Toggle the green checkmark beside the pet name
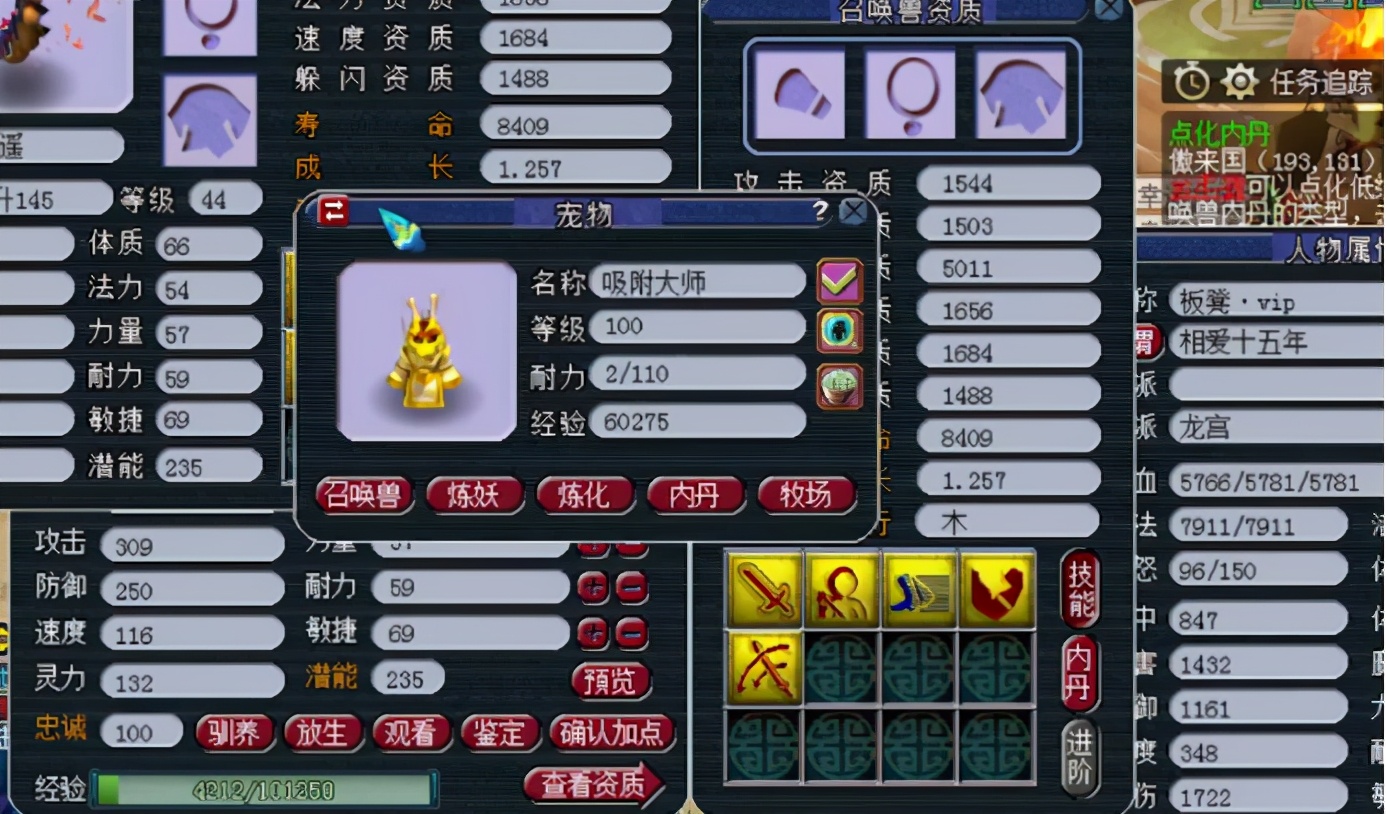Viewport: 1386px width, 814px height. coord(840,281)
